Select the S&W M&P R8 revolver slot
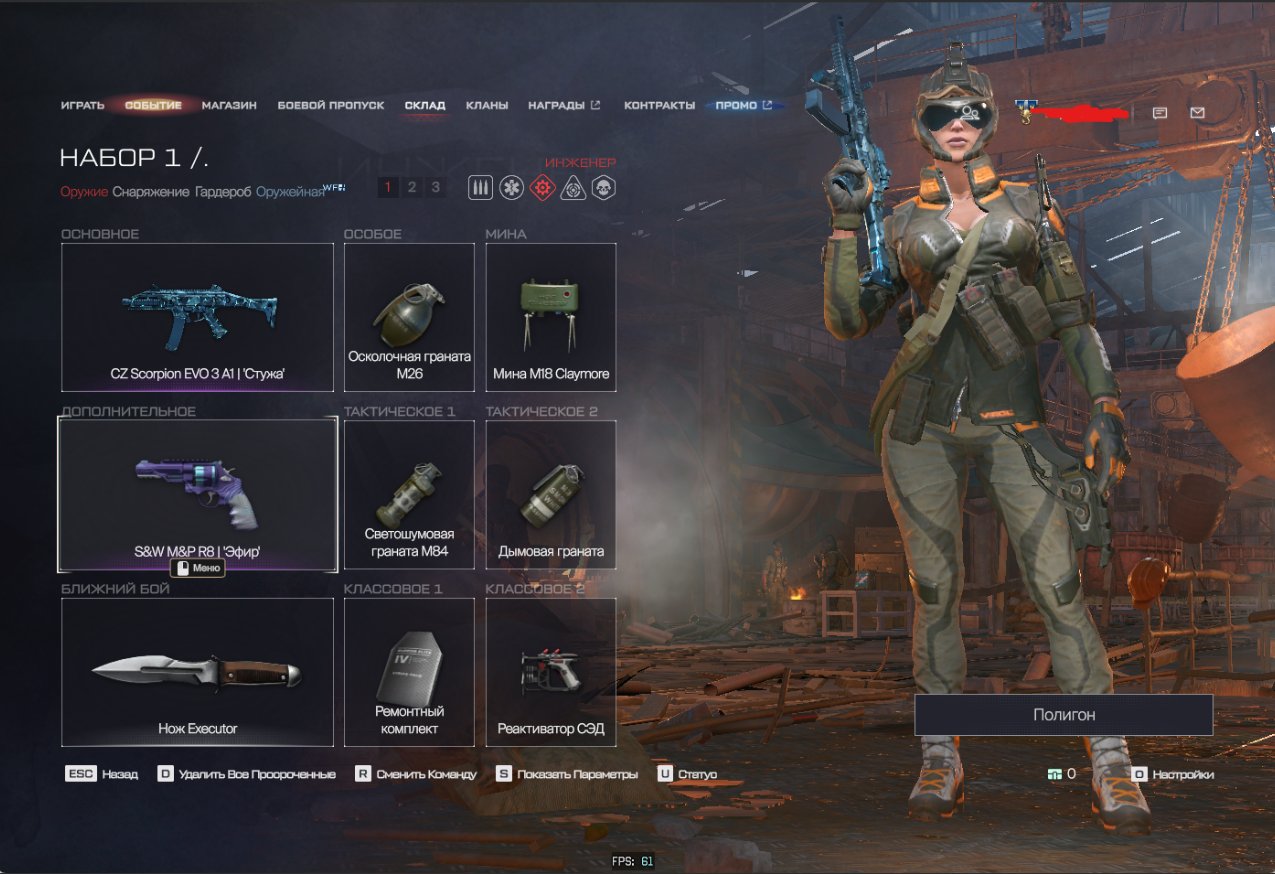Viewport: 1275px width, 874px height. pos(197,494)
